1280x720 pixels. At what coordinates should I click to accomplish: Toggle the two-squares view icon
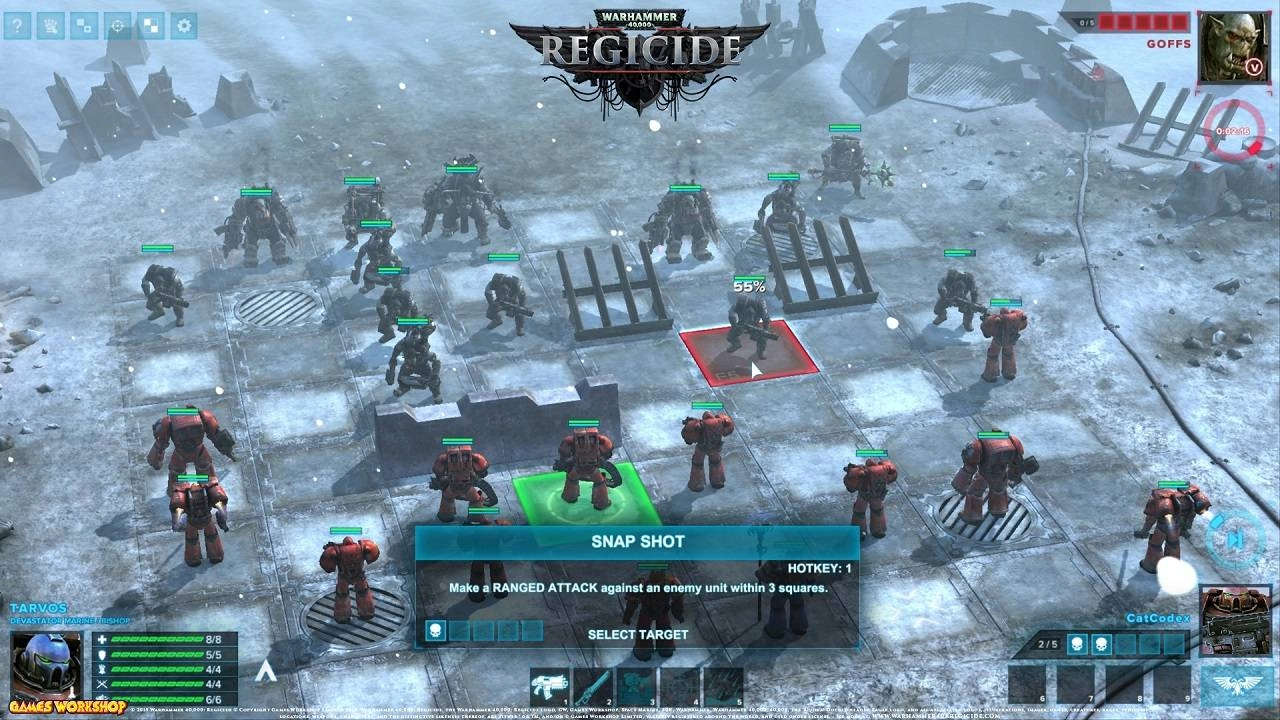click(x=84, y=26)
